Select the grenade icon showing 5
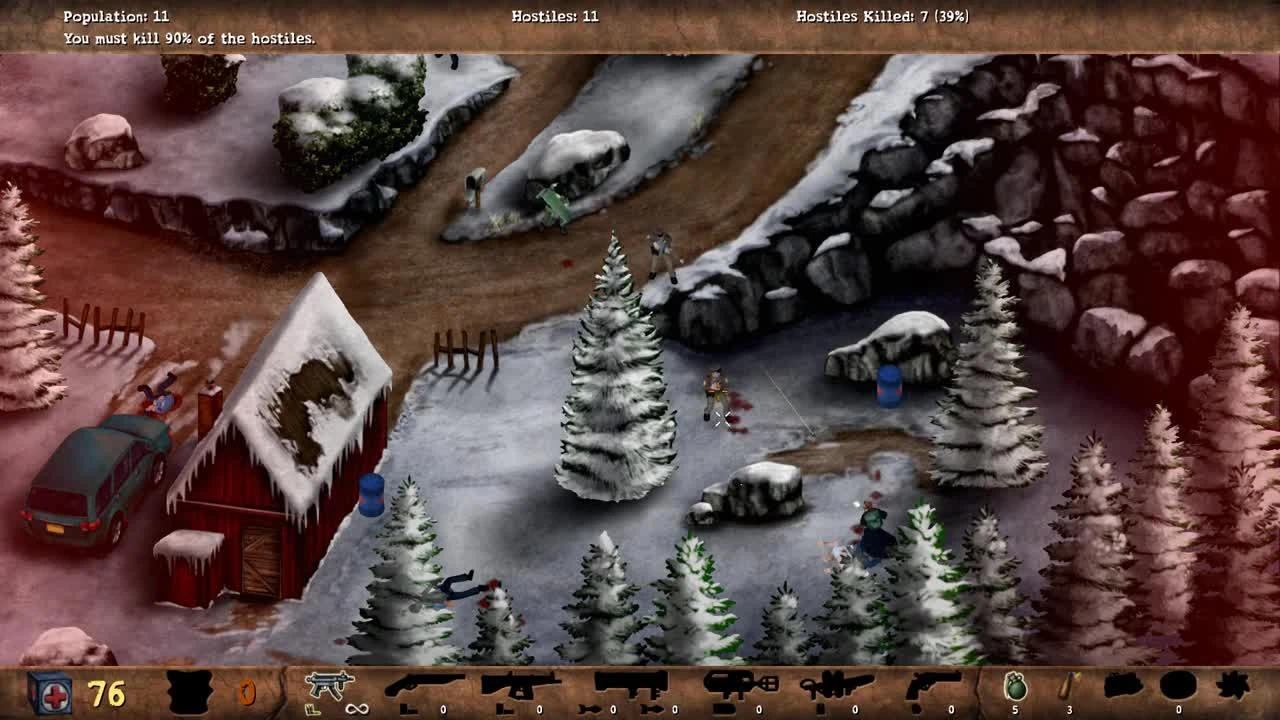The image size is (1280, 720). [1014, 687]
